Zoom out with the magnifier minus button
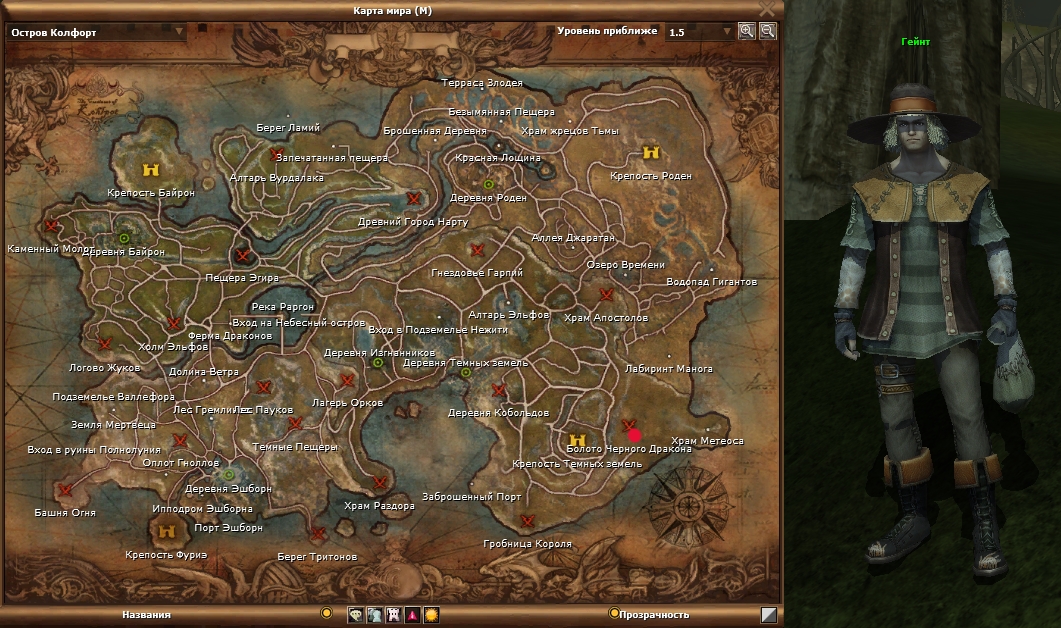The image size is (1061, 628). coord(767,31)
